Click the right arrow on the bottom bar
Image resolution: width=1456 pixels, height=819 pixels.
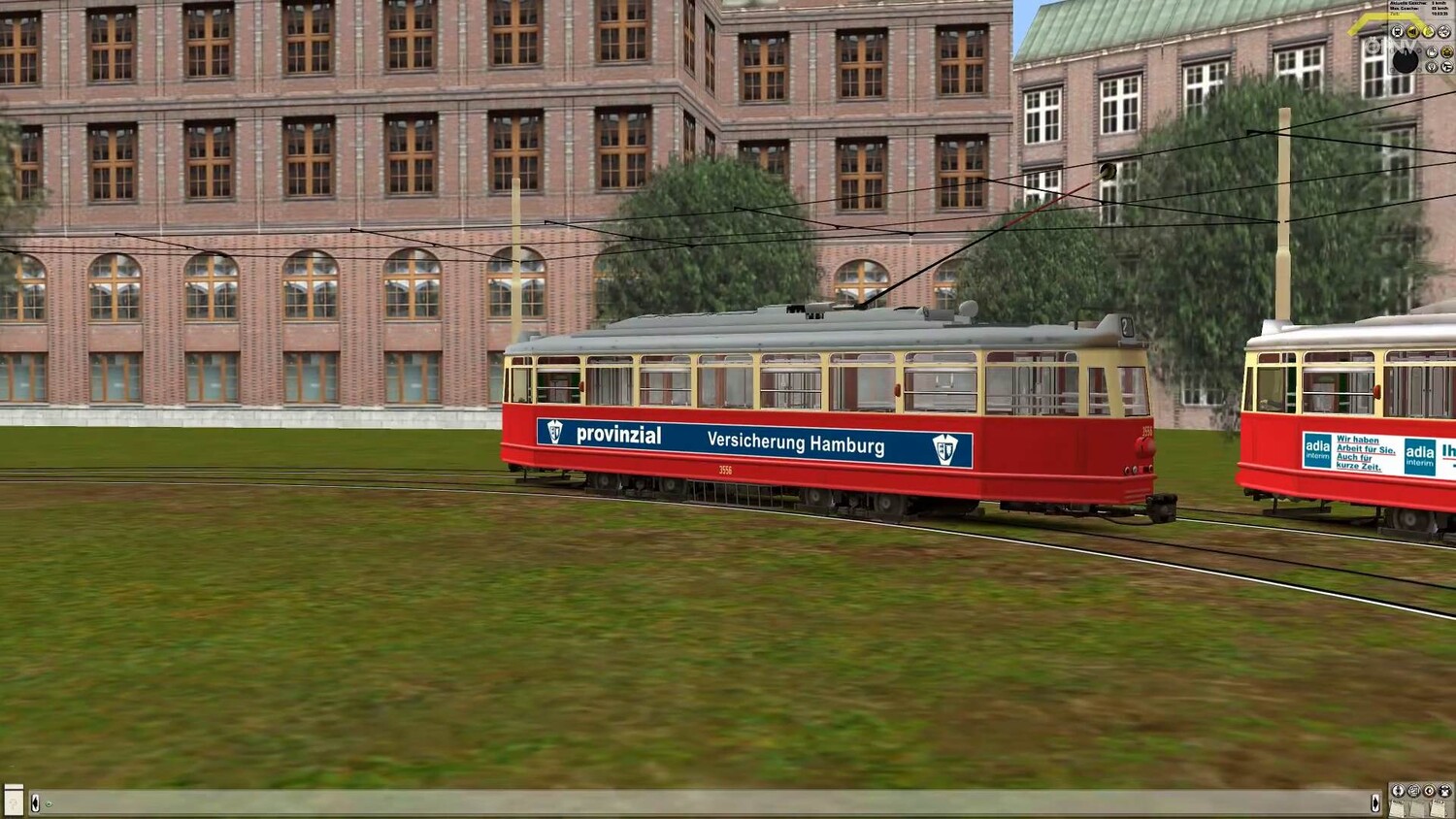pos(1375,803)
